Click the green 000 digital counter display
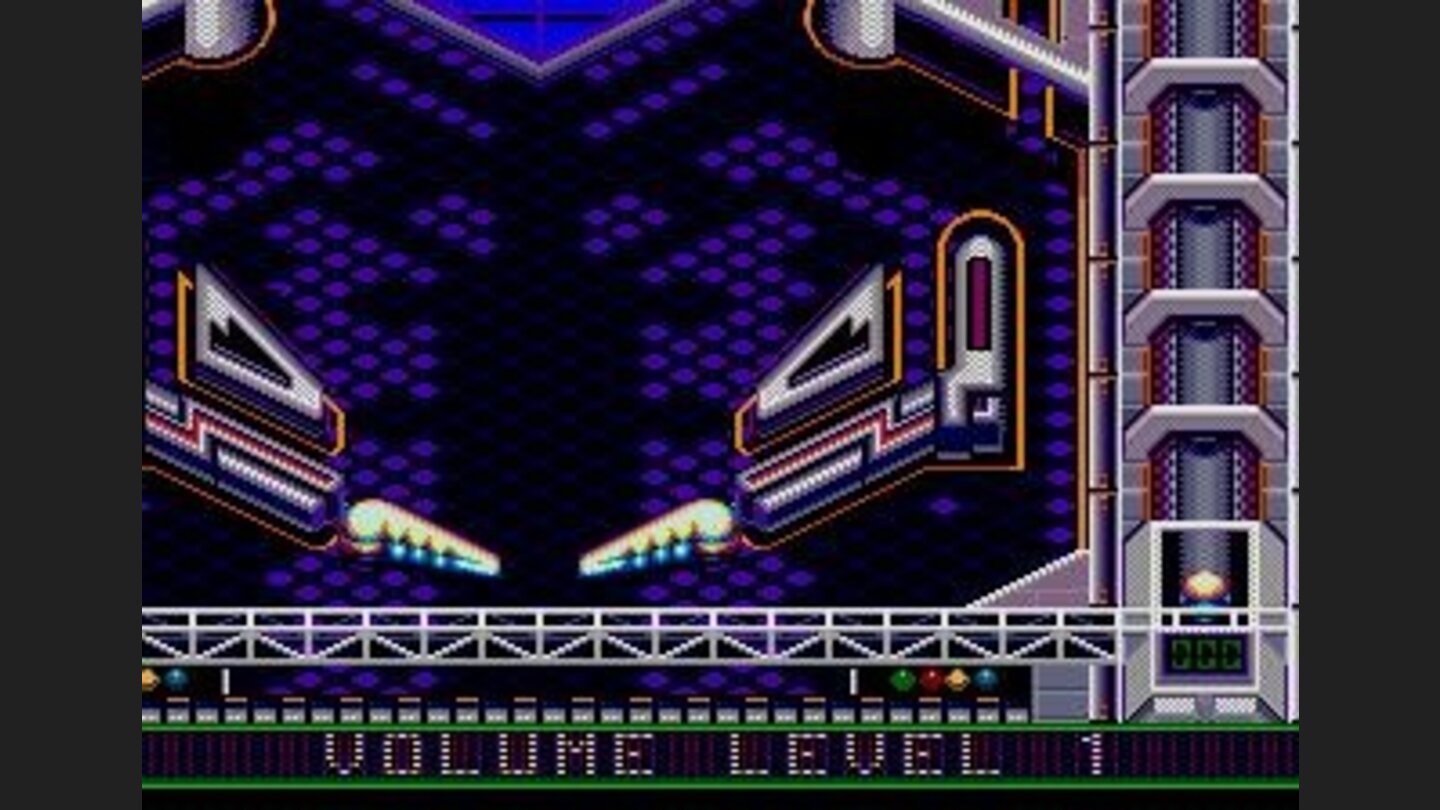This screenshot has width=1440, height=810. pyautogui.click(x=1203, y=653)
